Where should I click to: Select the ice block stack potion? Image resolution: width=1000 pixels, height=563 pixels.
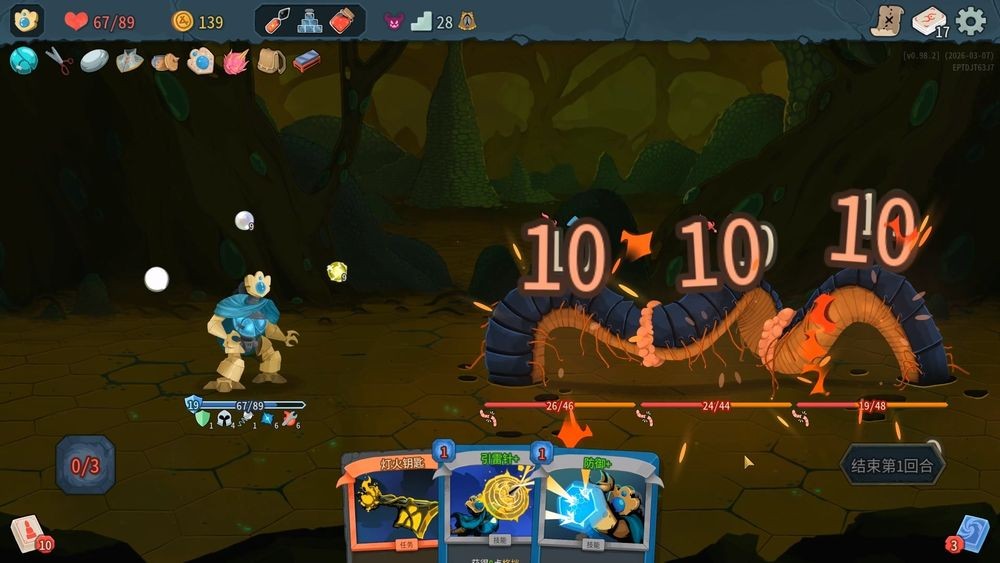(x=309, y=21)
